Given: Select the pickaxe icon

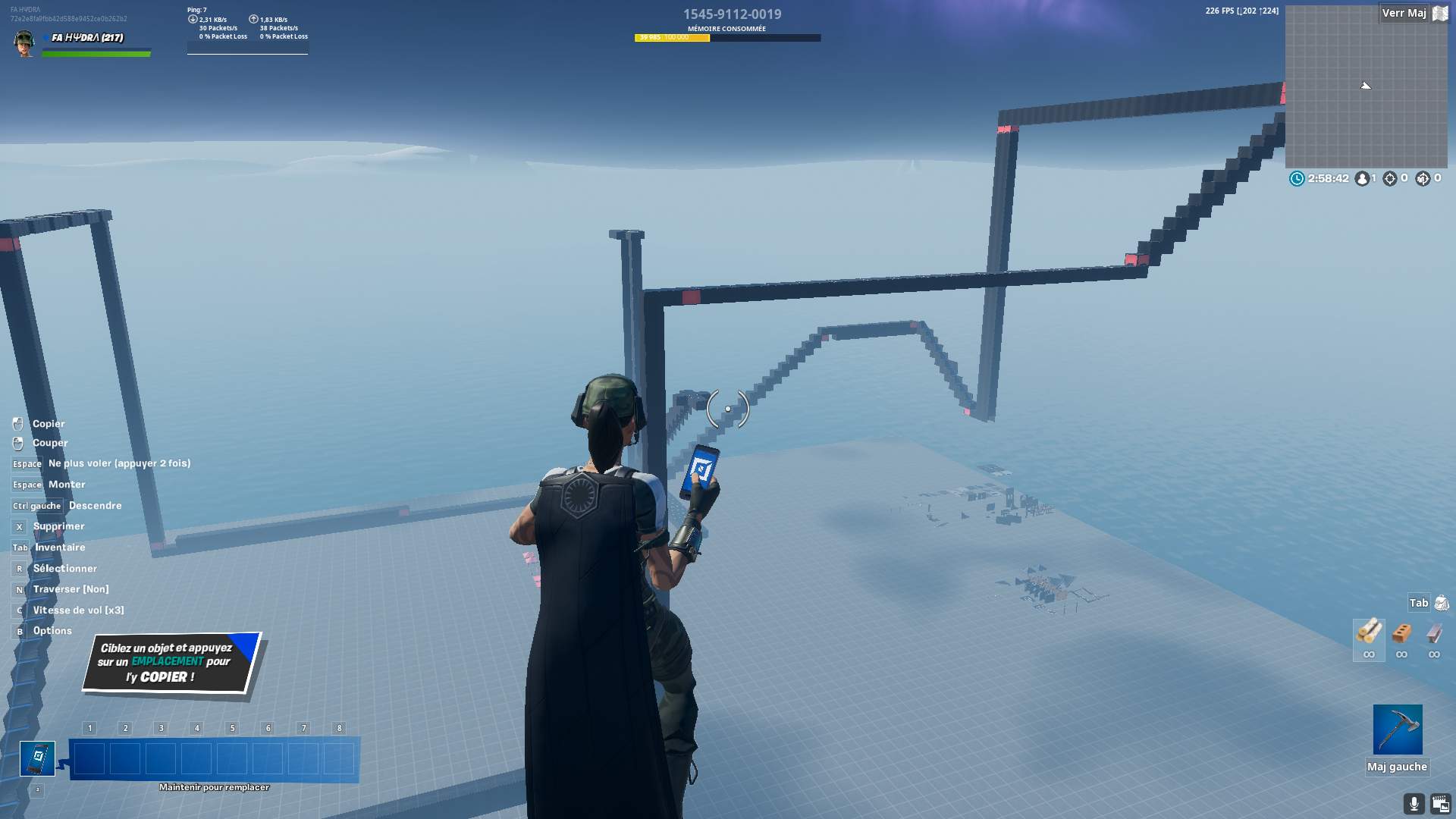Looking at the screenshot, I should pos(1397,730).
